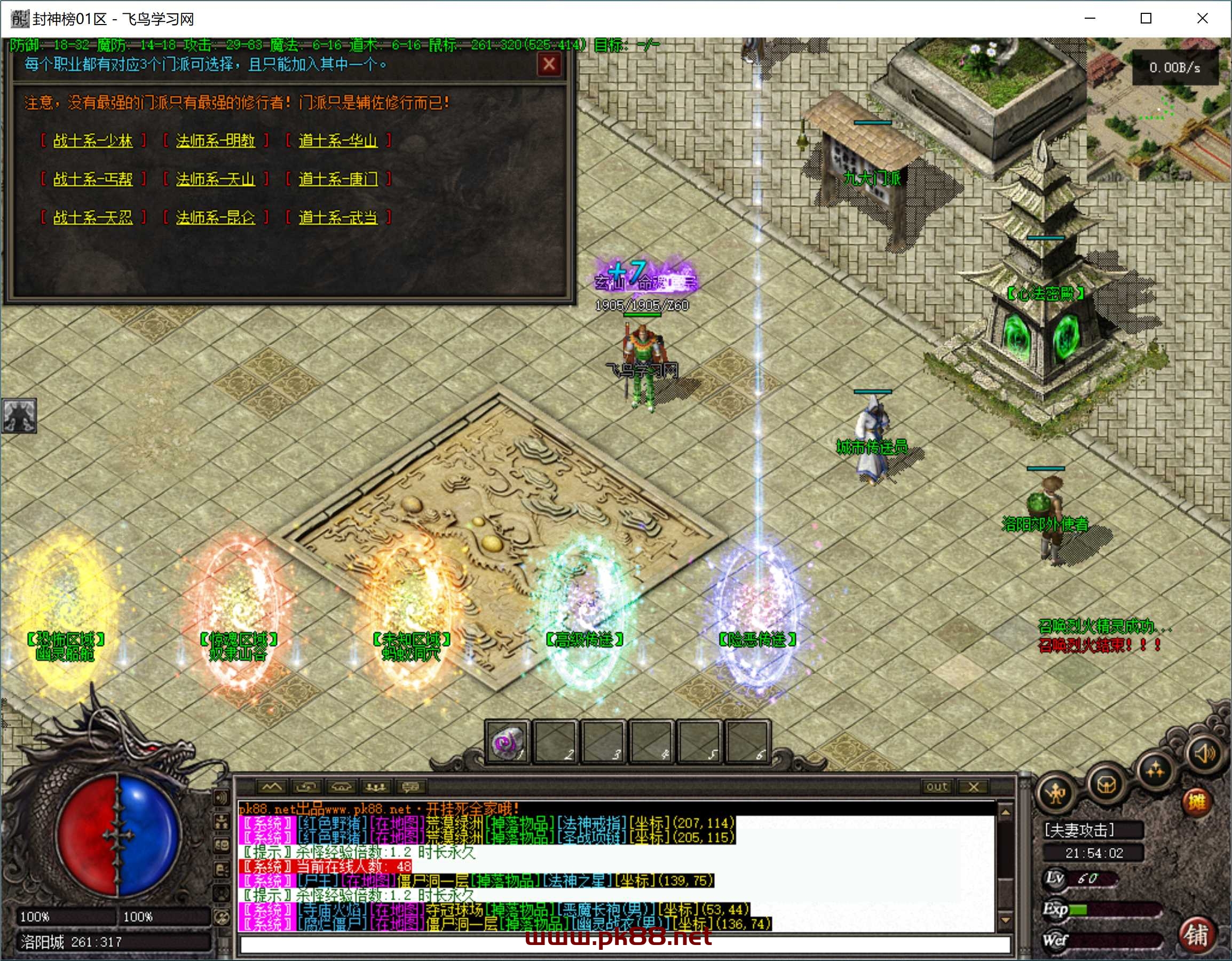Use the purple scroll in hotbar slot 1

pos(506,742)
